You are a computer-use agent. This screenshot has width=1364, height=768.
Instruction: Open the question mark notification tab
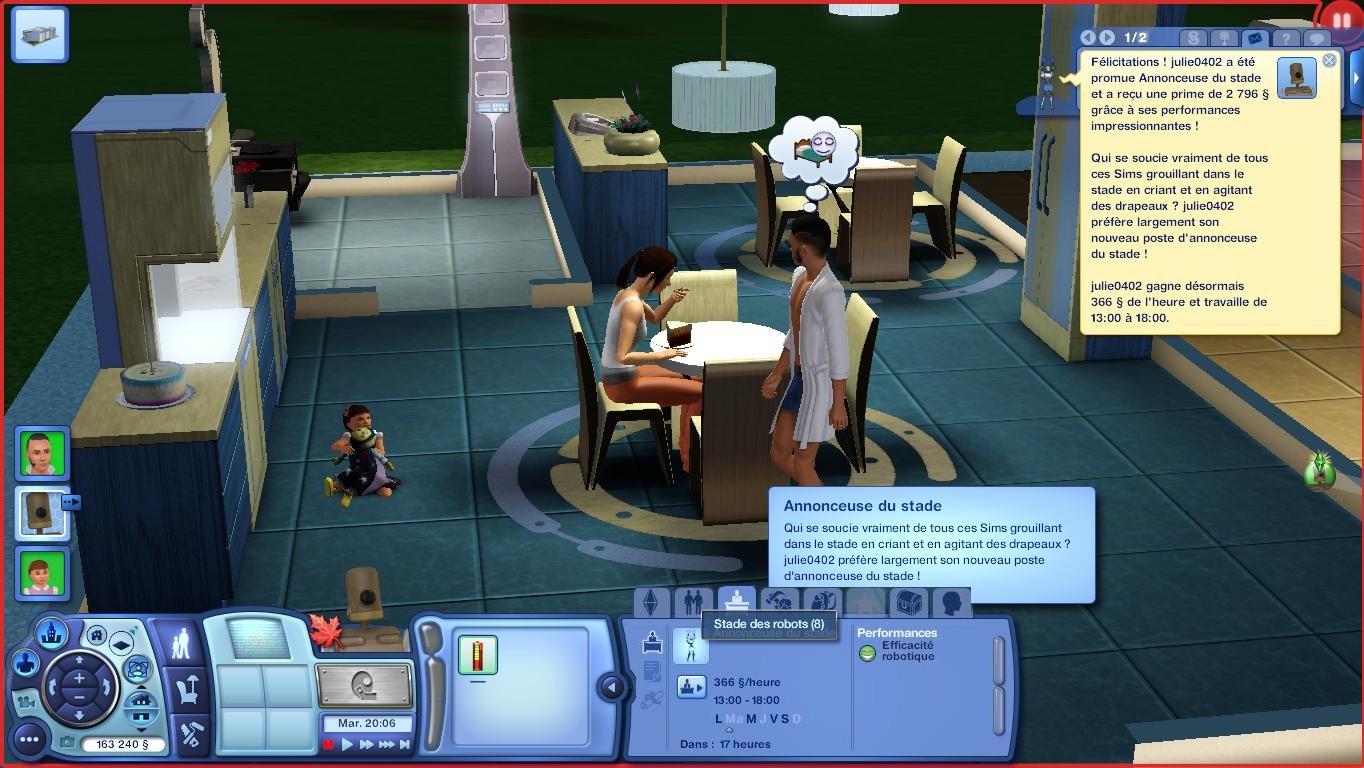[x=1288, y=39]
